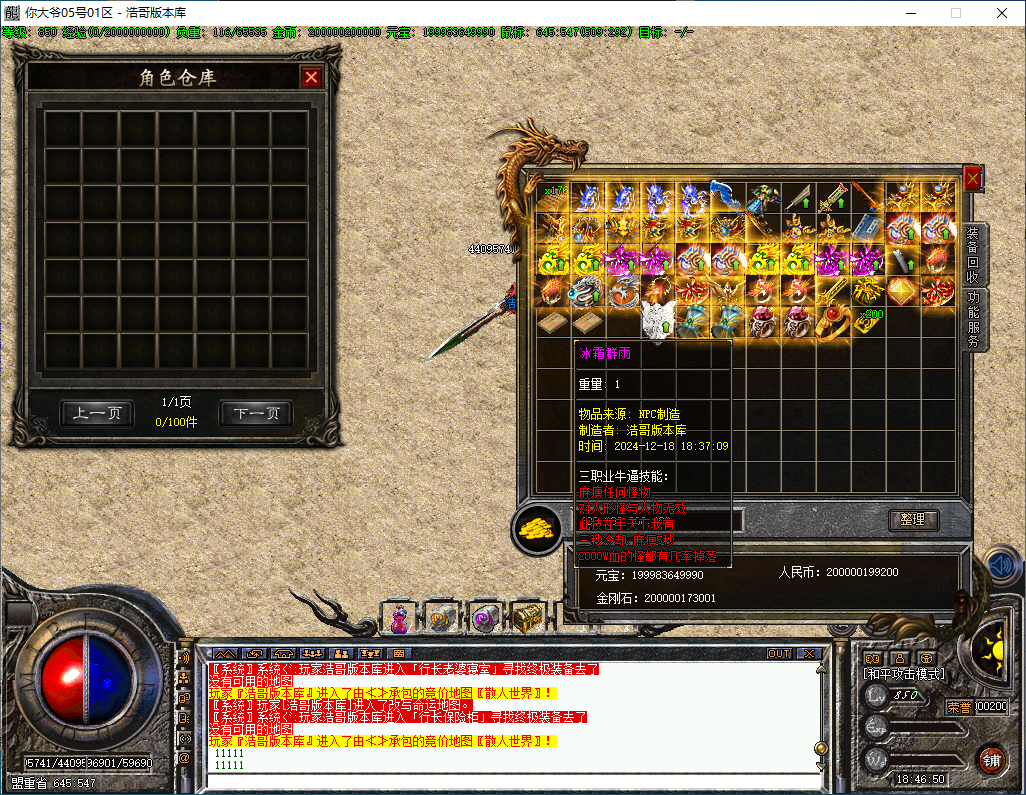Use the pink potion icon on the bottom bar
Screen dimensions: 1026x795
[x=400, y=619]
